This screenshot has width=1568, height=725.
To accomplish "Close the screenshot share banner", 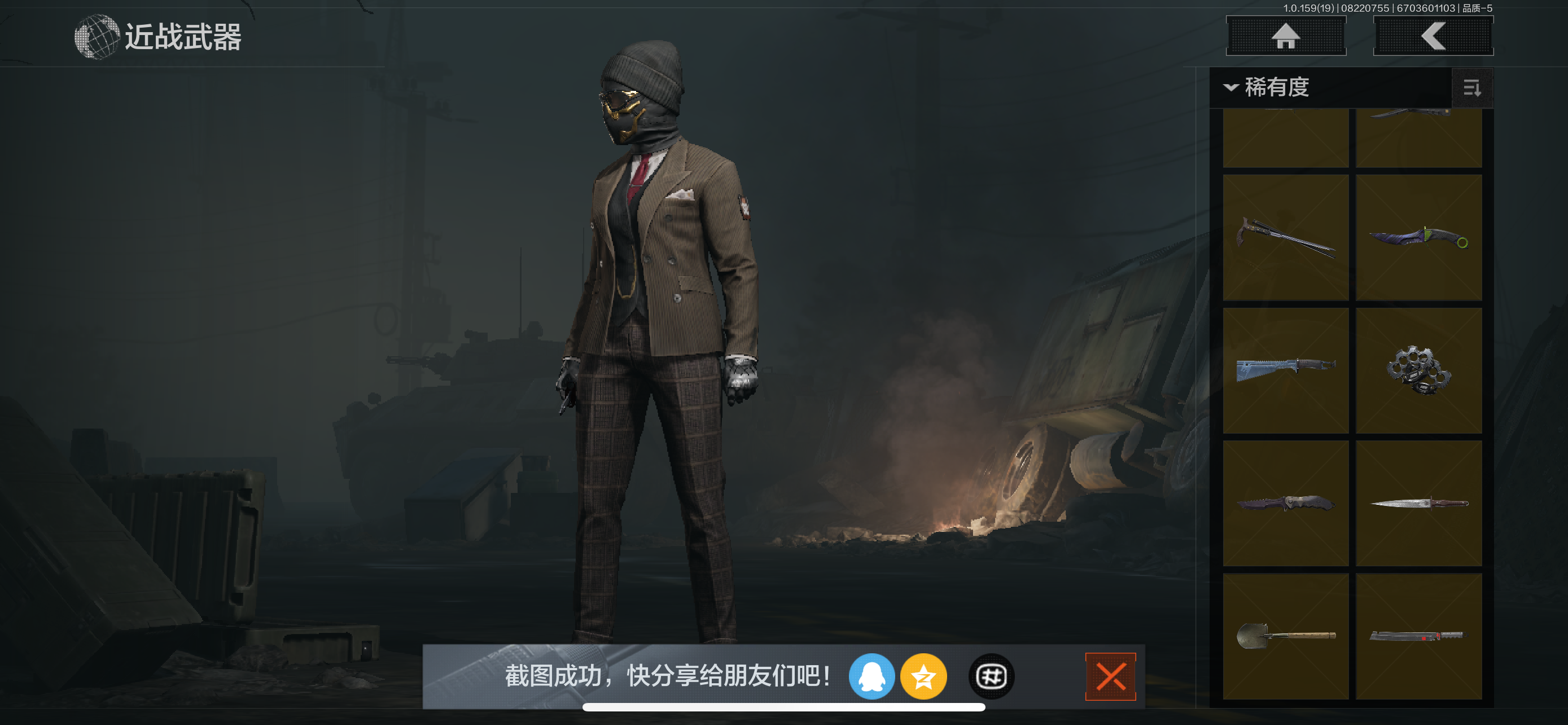I will pos(1110,676).
